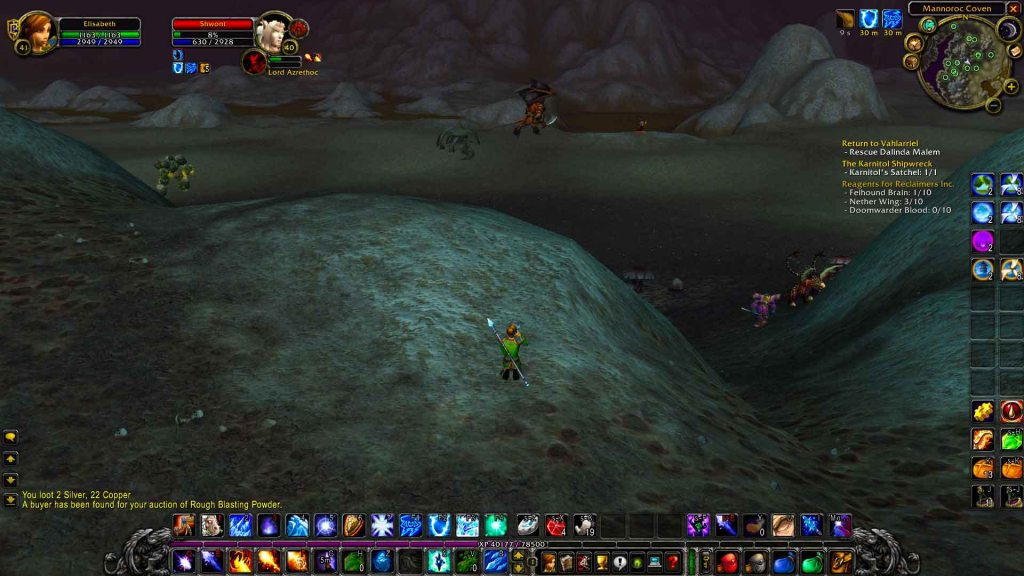
Task: Toggle the minimap tracking button
Action: pyautogui.click(x=928, y=25)
